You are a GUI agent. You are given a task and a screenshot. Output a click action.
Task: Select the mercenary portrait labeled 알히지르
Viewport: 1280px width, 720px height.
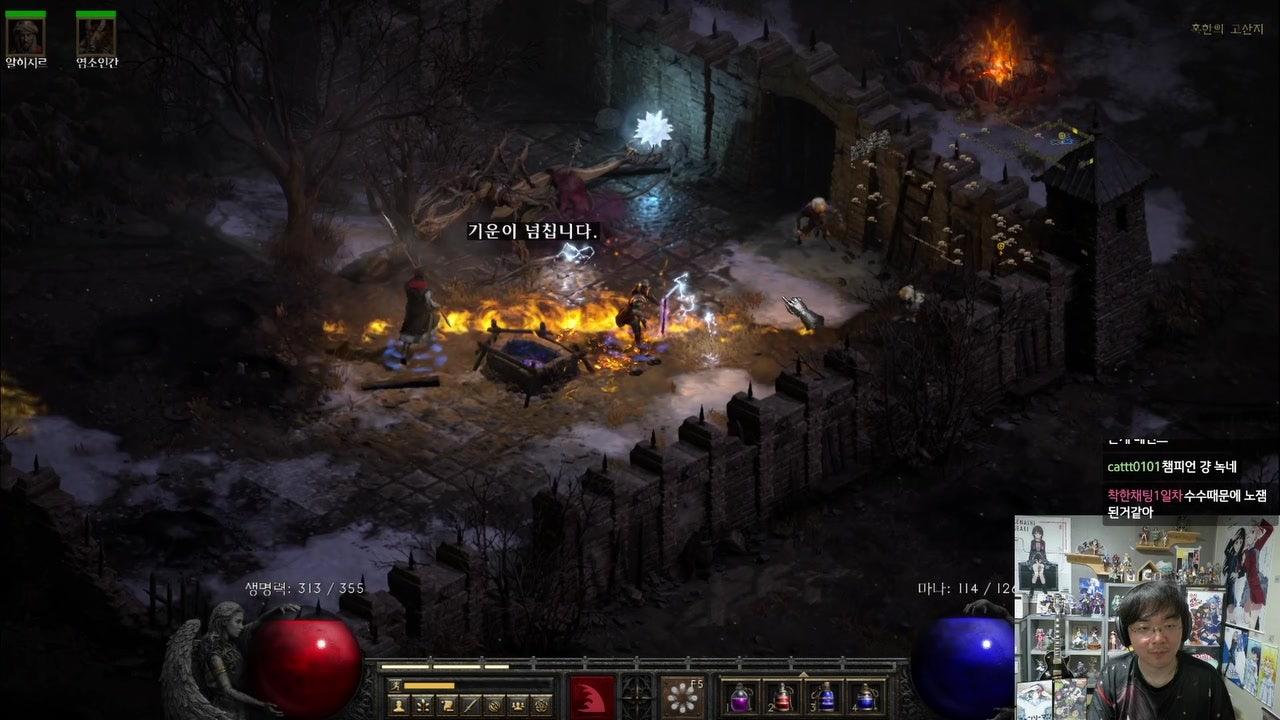25,35
